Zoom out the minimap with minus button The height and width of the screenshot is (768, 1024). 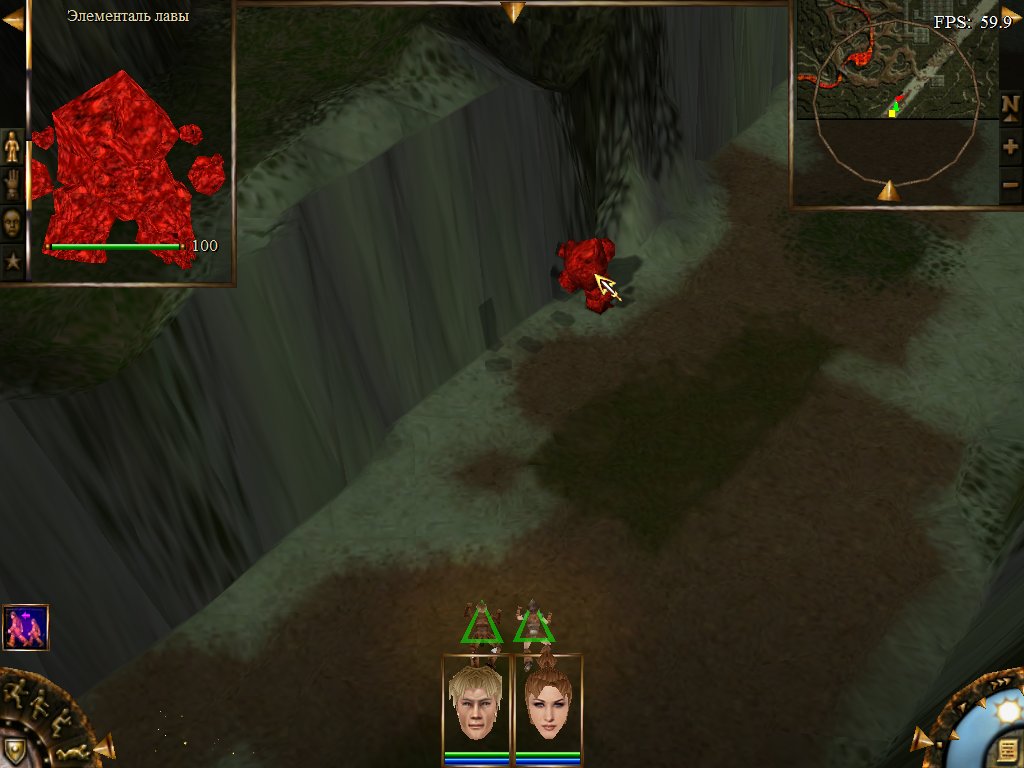pos(1010,185)
